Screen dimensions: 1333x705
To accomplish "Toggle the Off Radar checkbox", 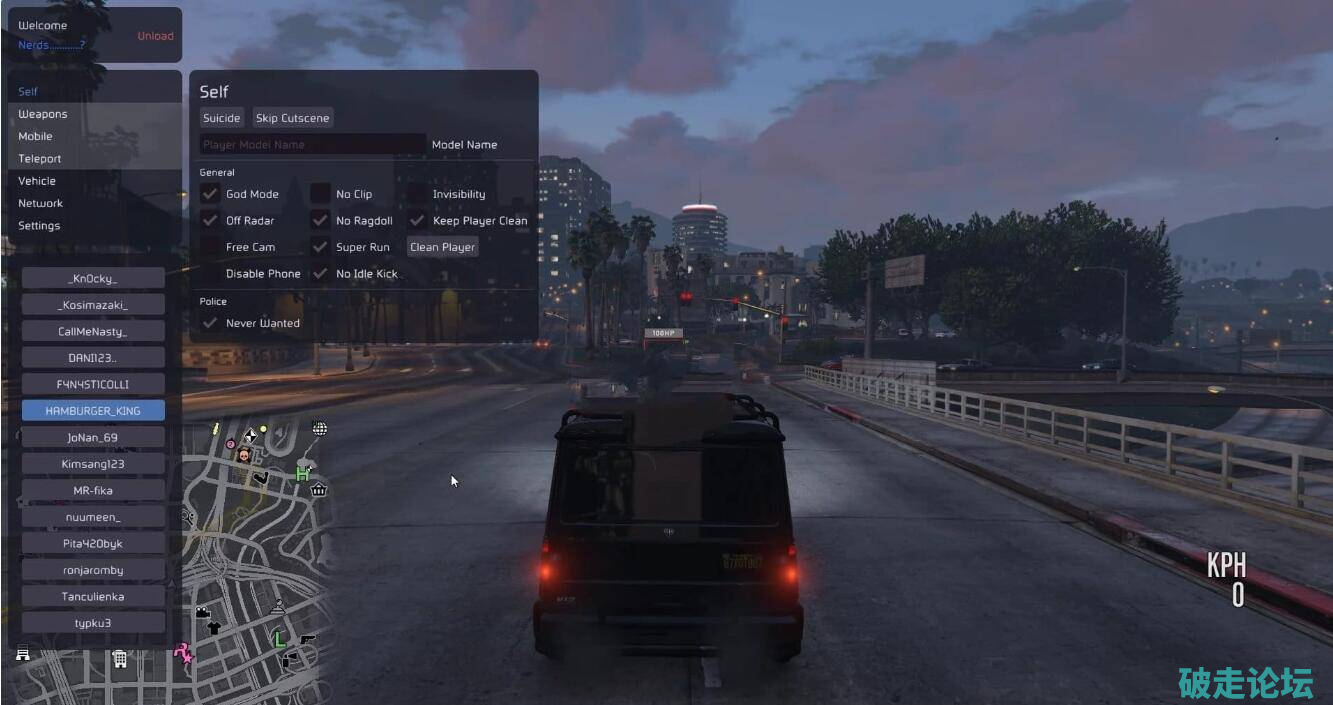I will tap(210, 221).
